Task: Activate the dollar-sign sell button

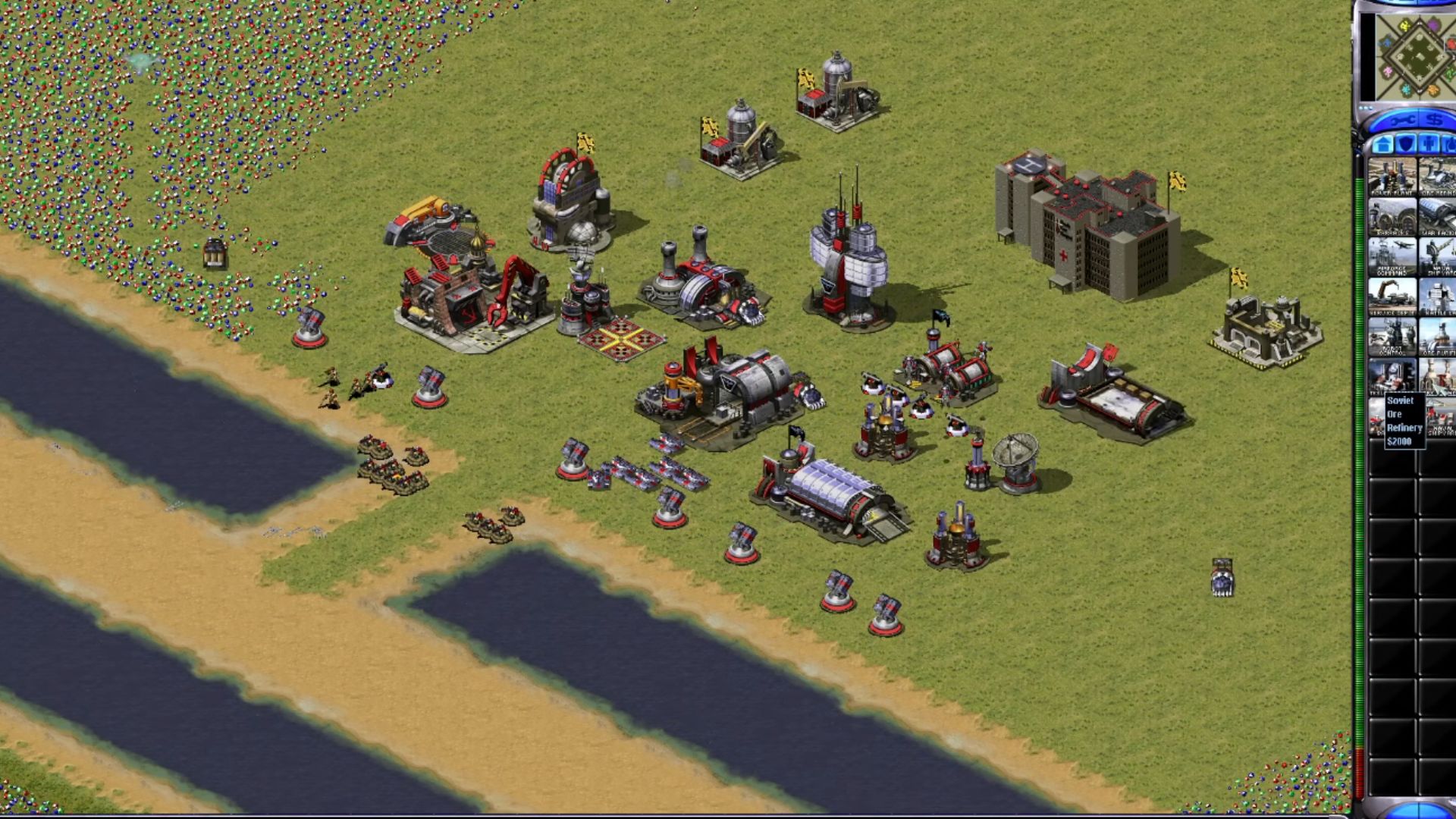Action: tap(1433, 121)
